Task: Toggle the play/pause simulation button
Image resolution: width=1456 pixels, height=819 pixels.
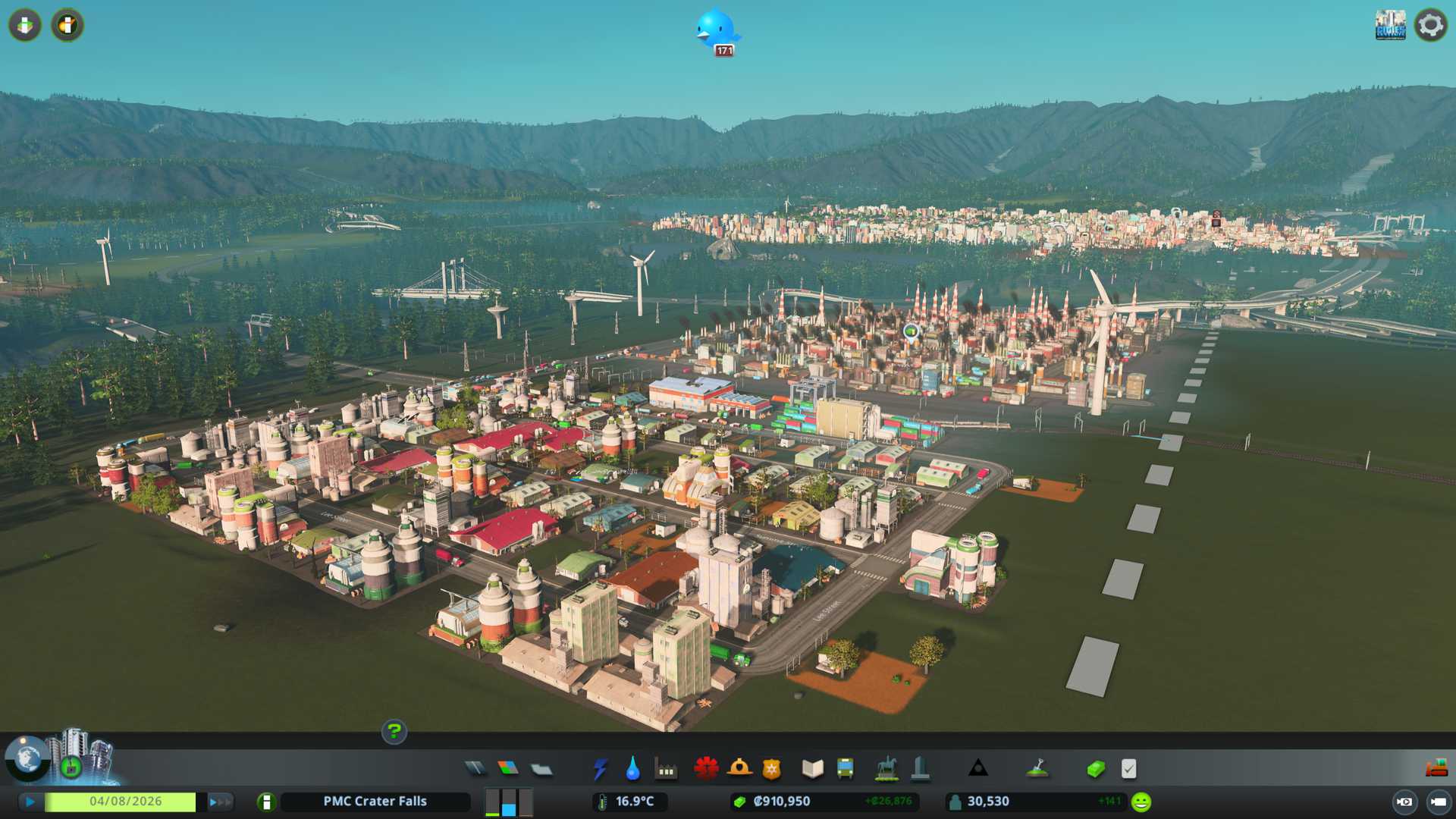Action: 30,802
